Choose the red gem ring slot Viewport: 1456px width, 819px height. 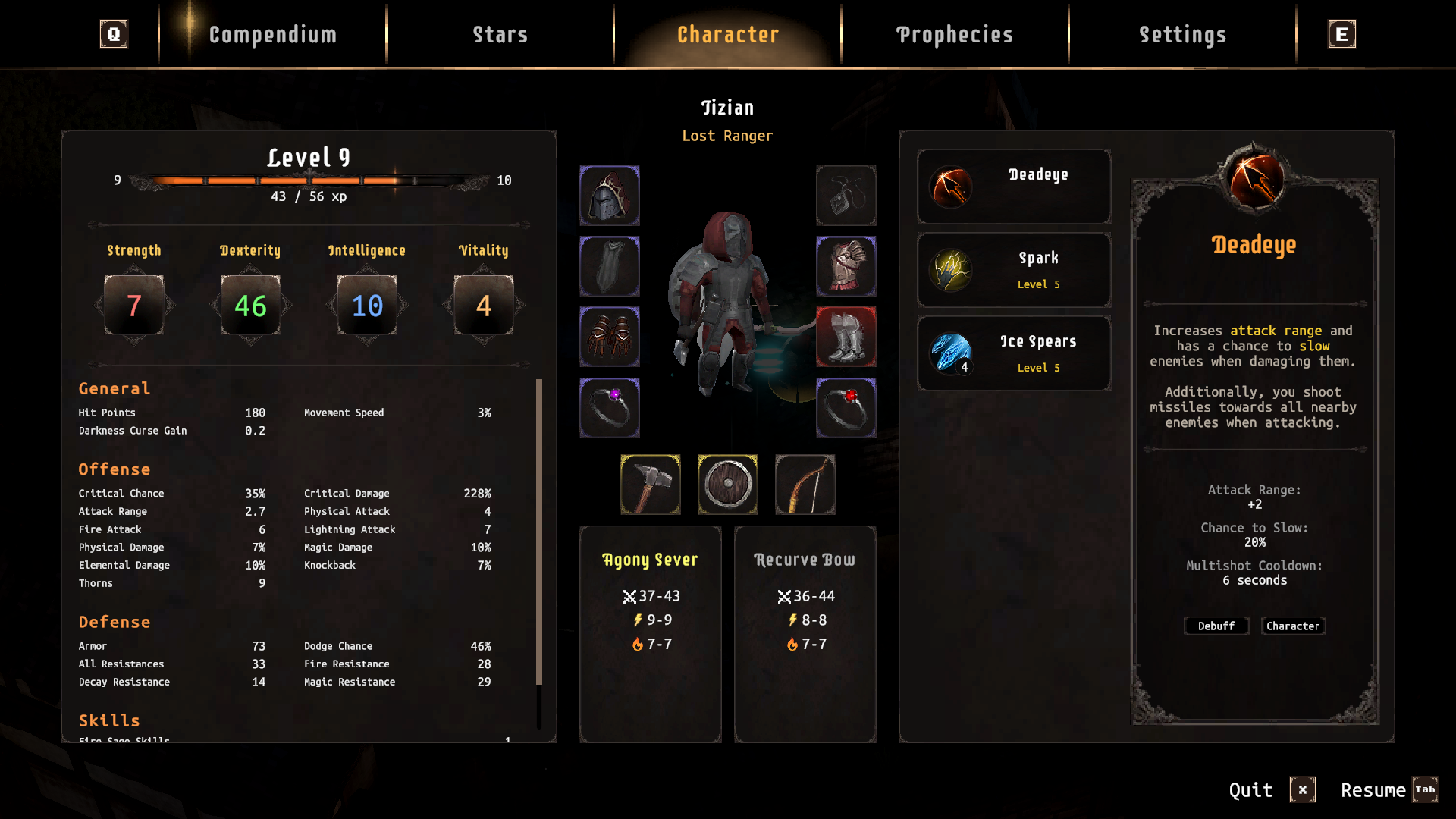(x=846, y=408)
